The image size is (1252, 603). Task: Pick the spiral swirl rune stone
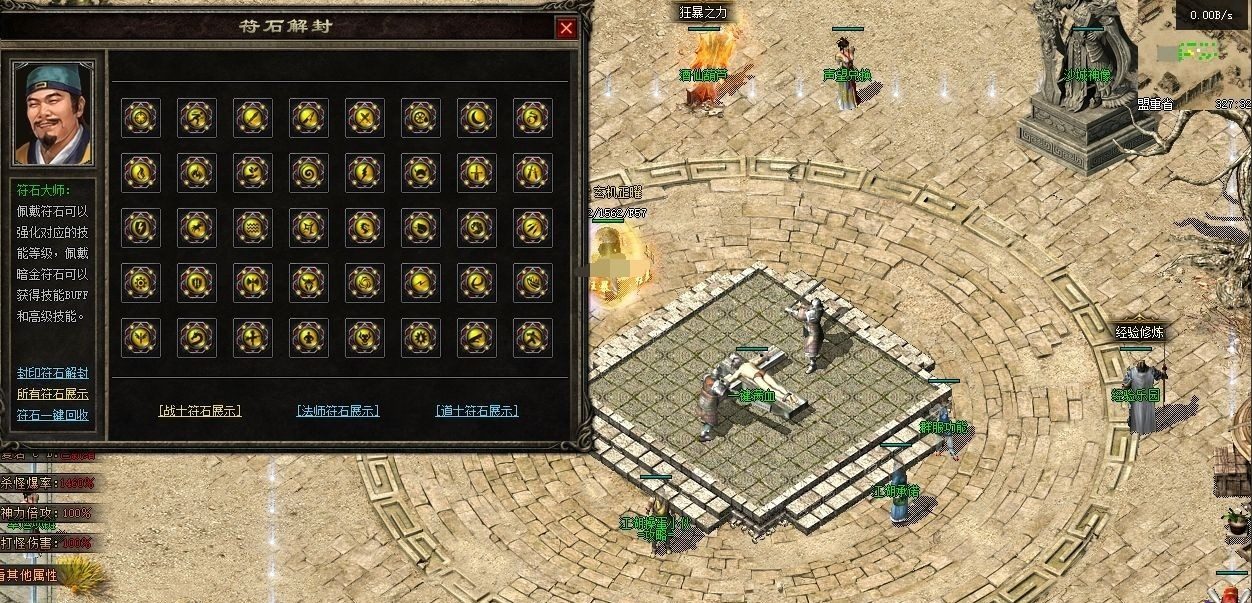[x=309, y=173]
